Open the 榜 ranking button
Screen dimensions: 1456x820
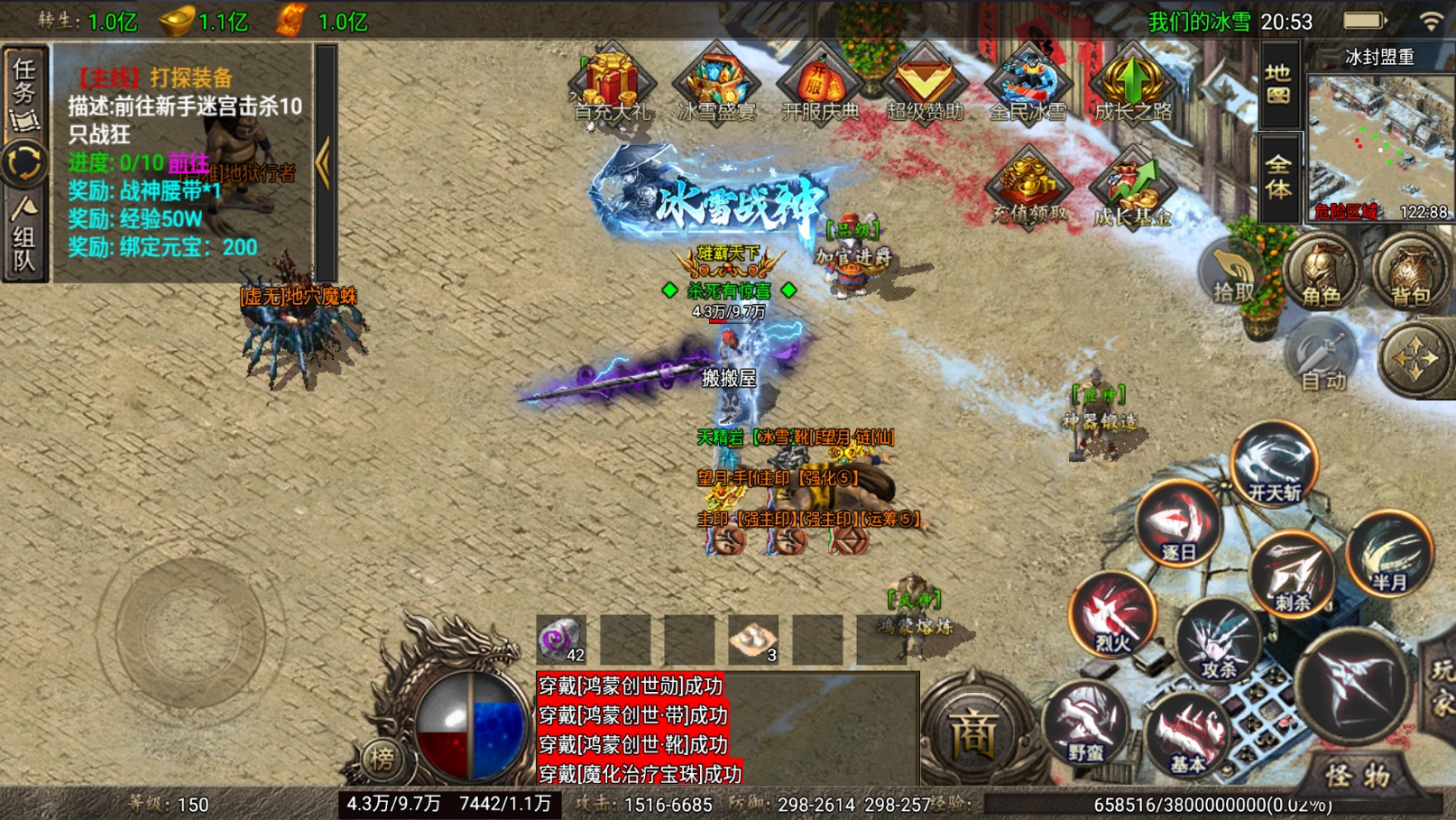tap(382, 759)
